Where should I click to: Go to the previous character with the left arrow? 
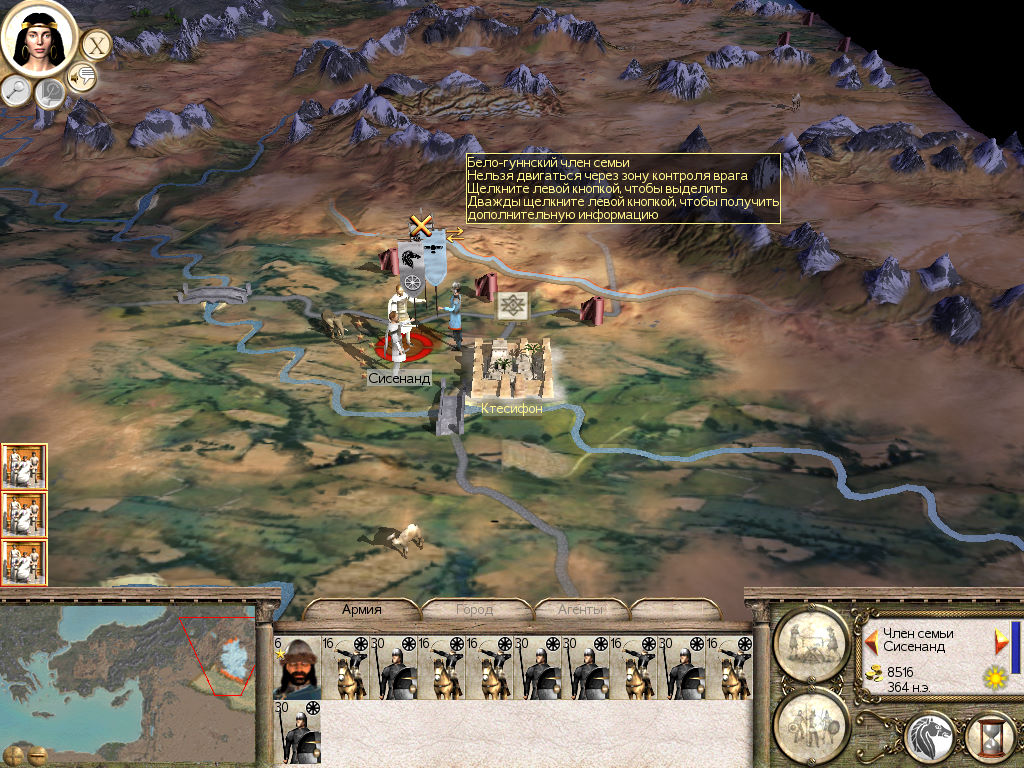[x=872, y=639]
